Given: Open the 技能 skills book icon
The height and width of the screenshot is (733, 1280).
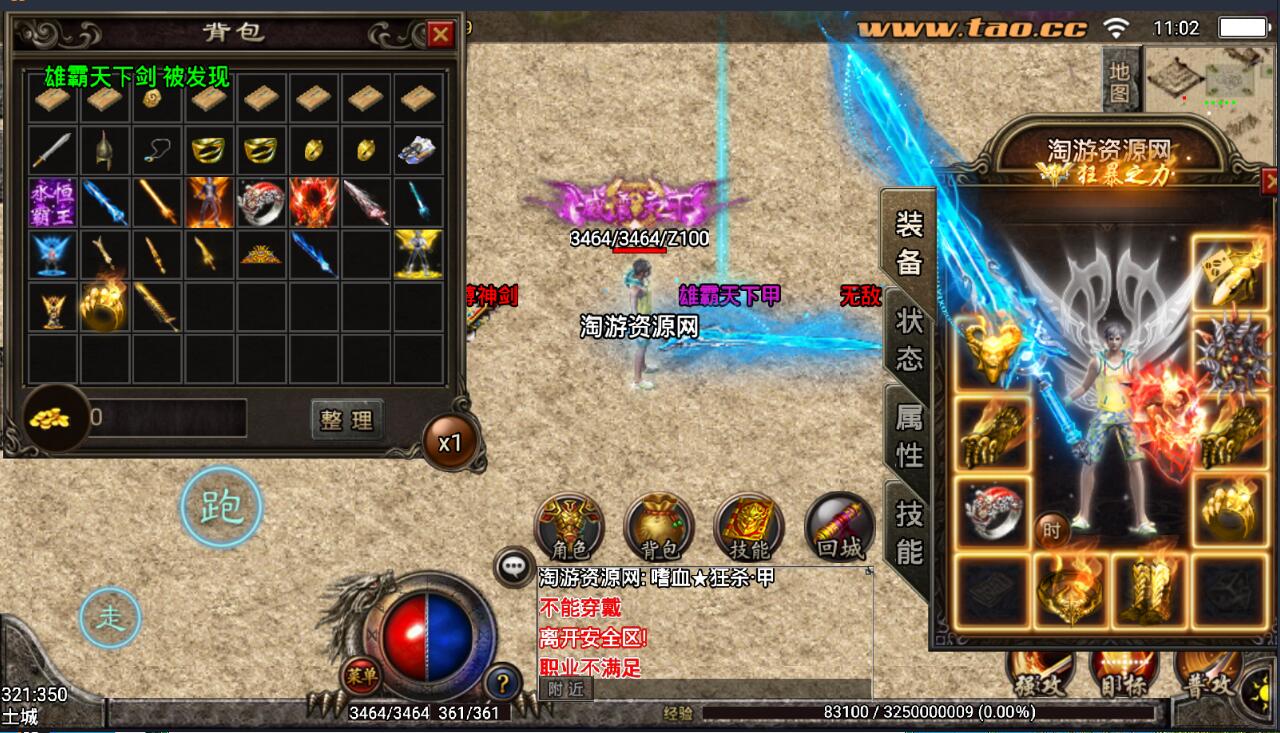Looking at the screenshot, I should (748, 527).
